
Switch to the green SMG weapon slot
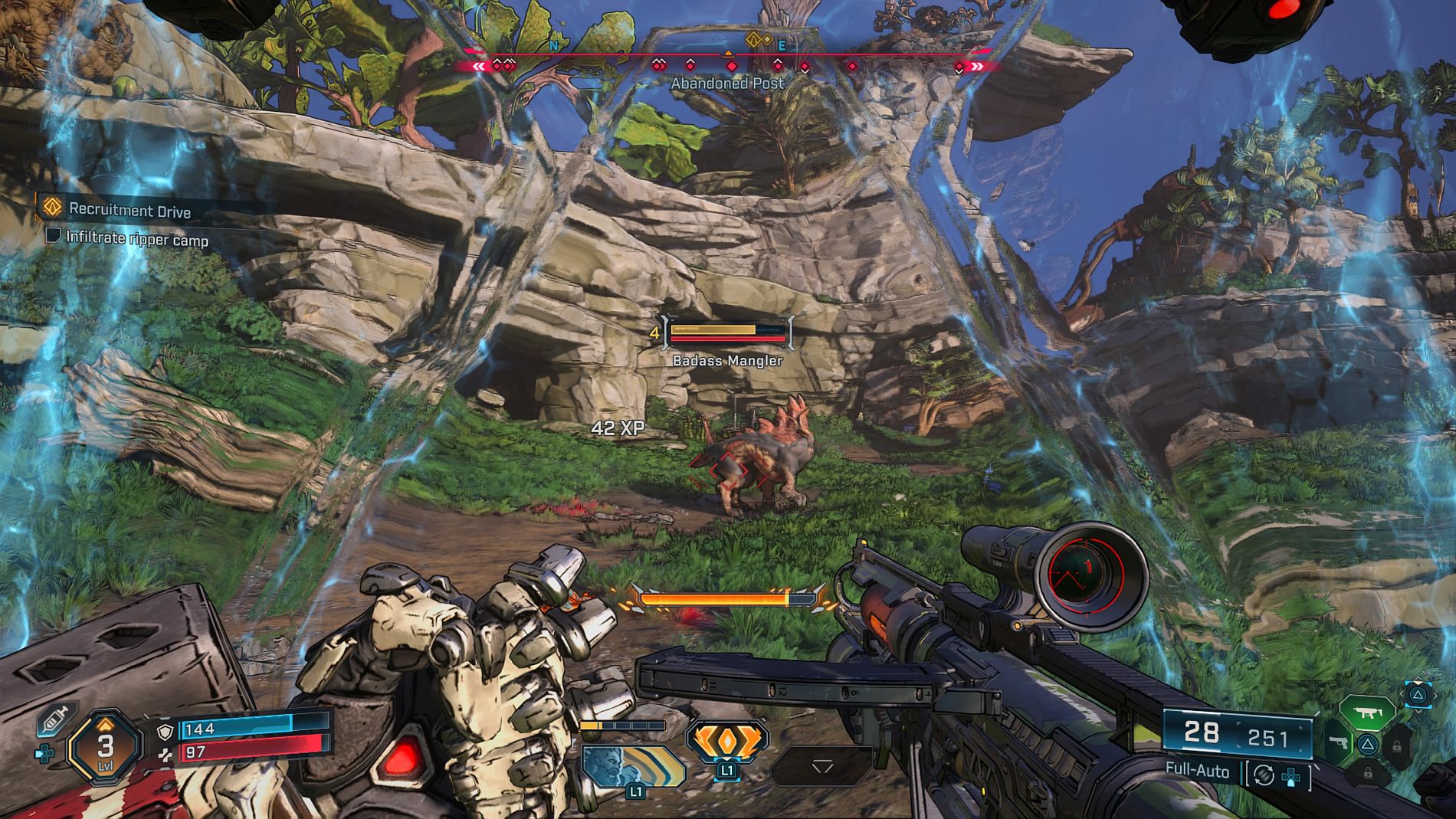pos(1366,713)
